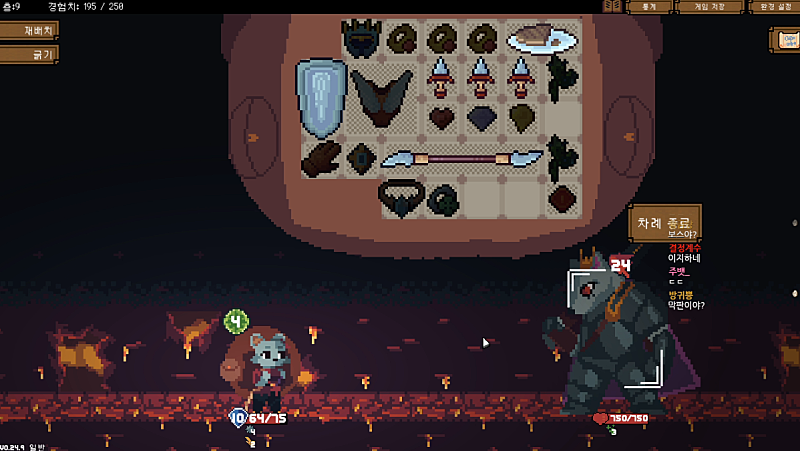Screen dimensions: 800x451
Task: Select the dark square gem beside the glove
Action: (x=360, y=158)
